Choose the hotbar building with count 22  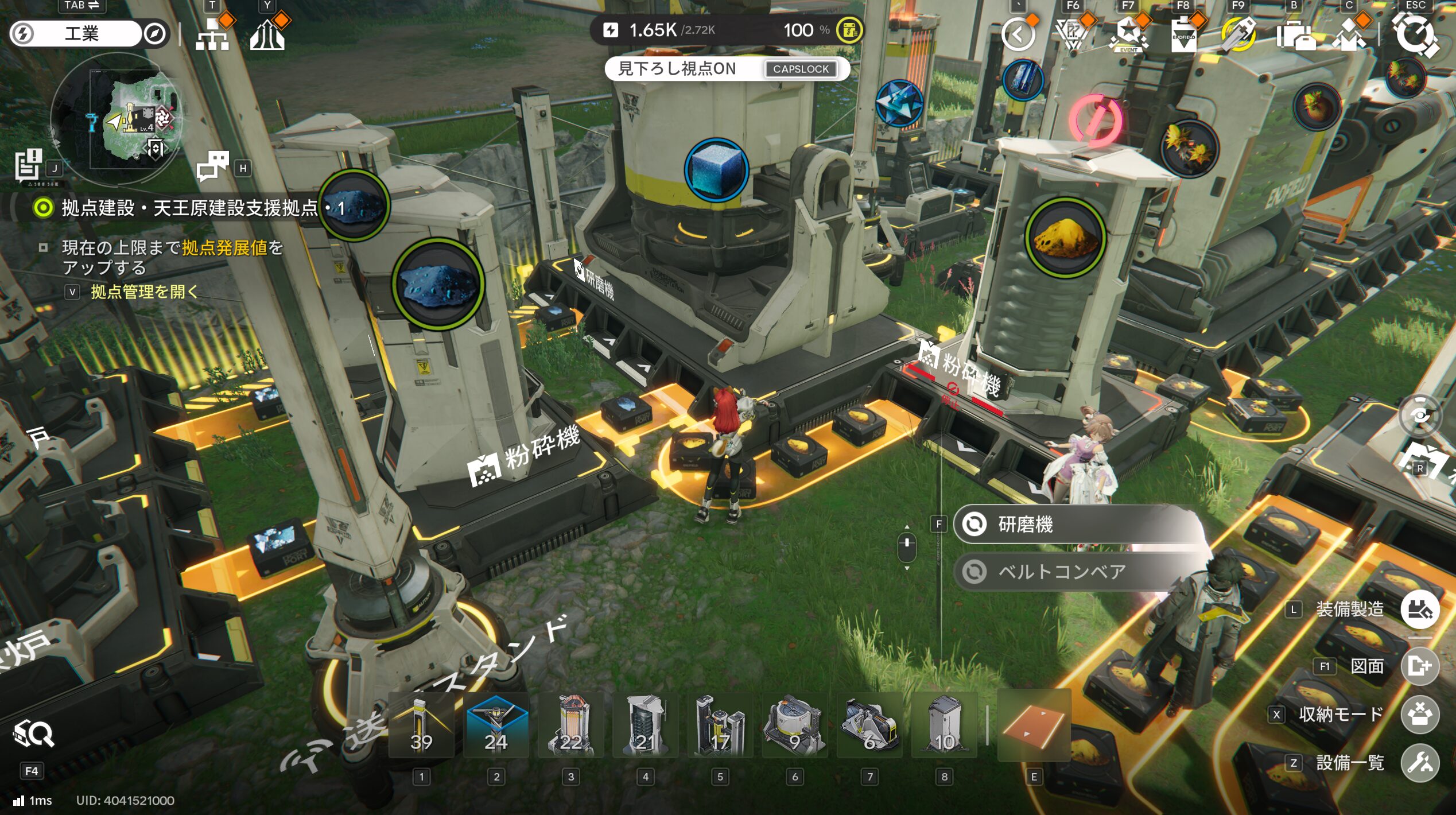tap(570, 726)
